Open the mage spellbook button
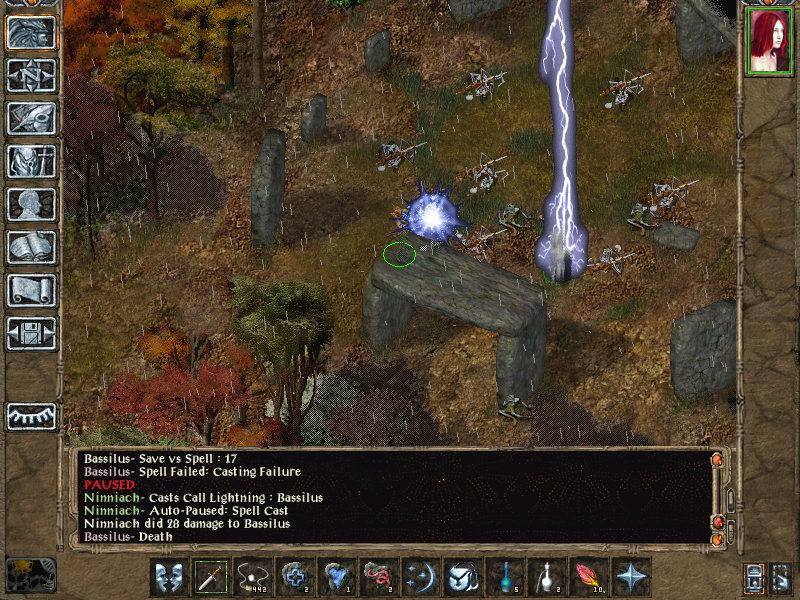The image size is (800, 600). point(31,247)
